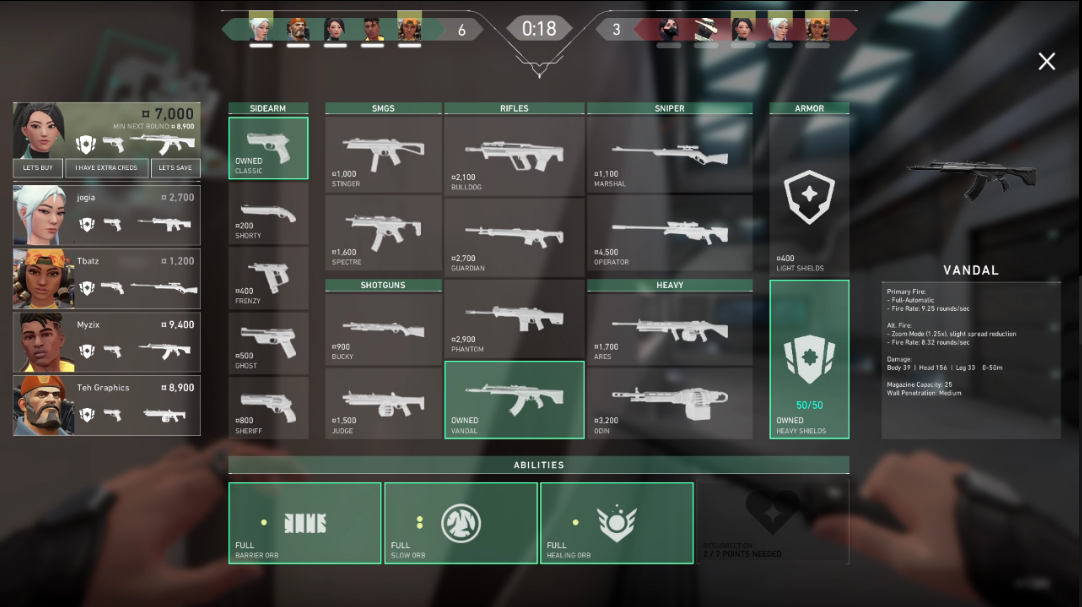This screenshot has width=1082, height=607.
Task: Select teammate Myzix in the player list
Action: [x=107, y=343]
